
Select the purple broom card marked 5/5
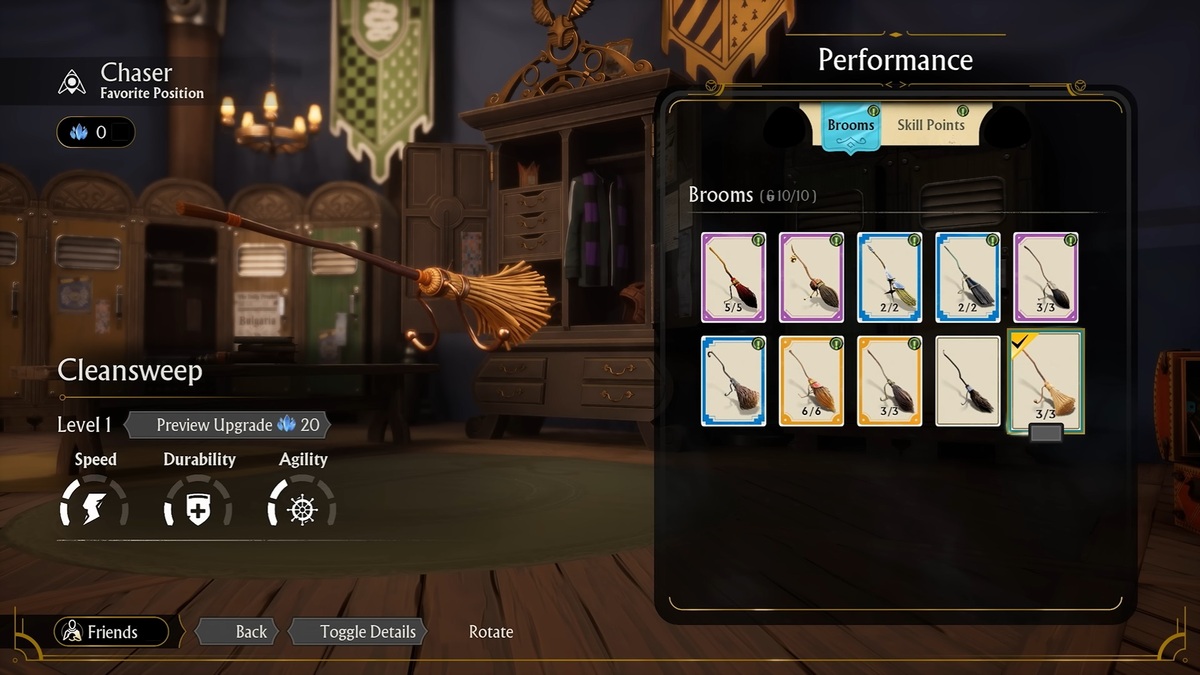tap(733, 277)
